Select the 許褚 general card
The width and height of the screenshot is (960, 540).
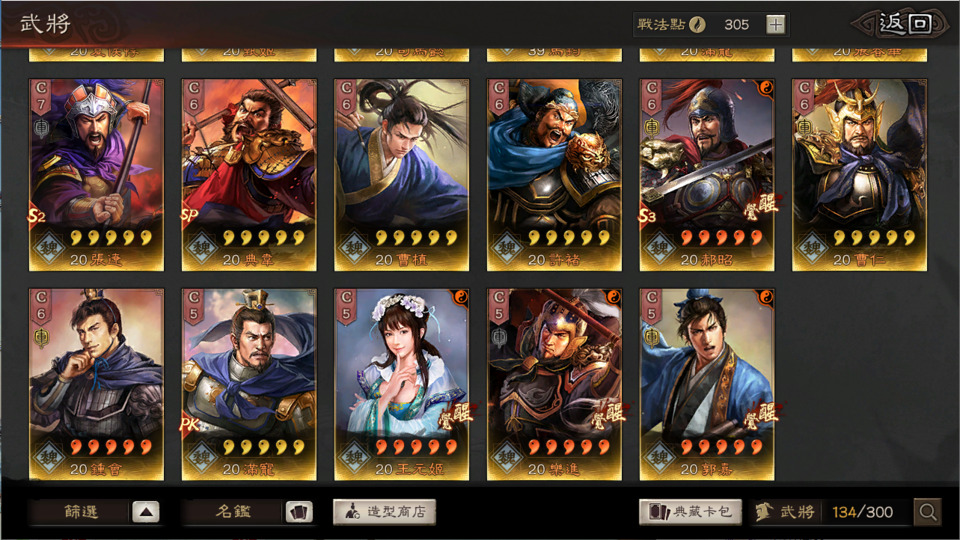coord(554,175)
